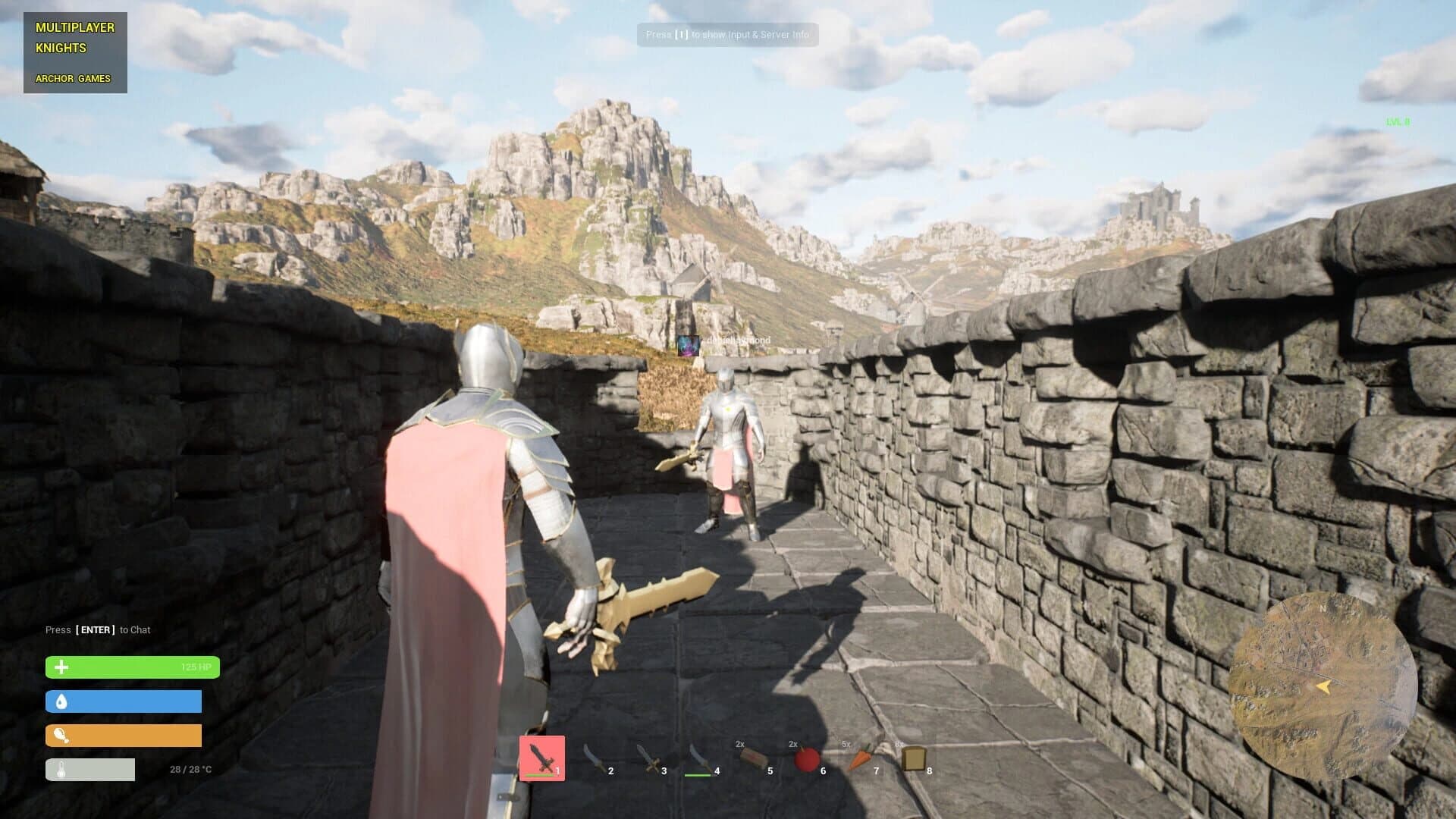Toggle the Input & Server Info banner
Viewport: 1456px width, 819px height.
tap(726, 35)
